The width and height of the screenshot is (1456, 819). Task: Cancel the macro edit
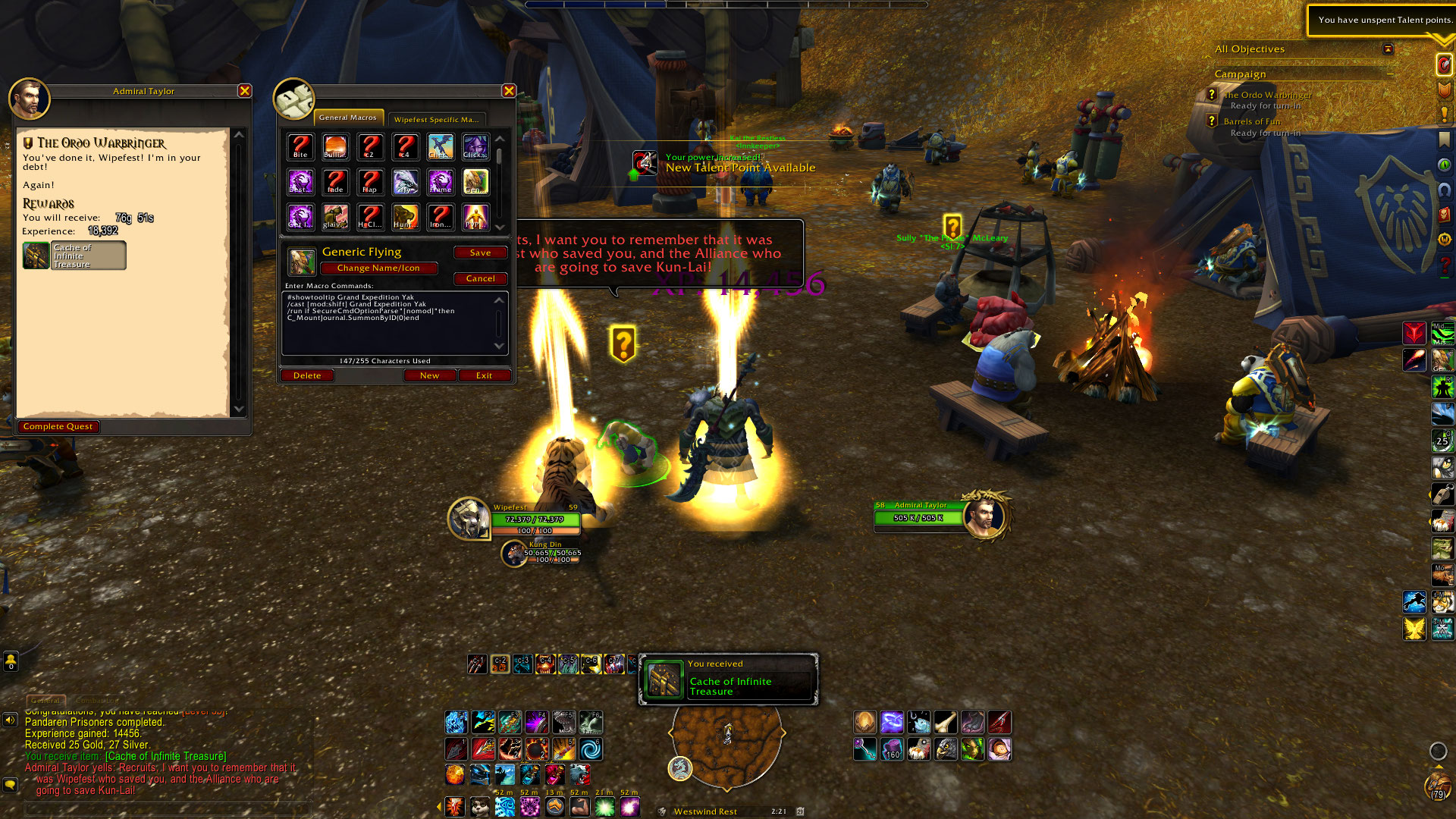coord(480,278)
